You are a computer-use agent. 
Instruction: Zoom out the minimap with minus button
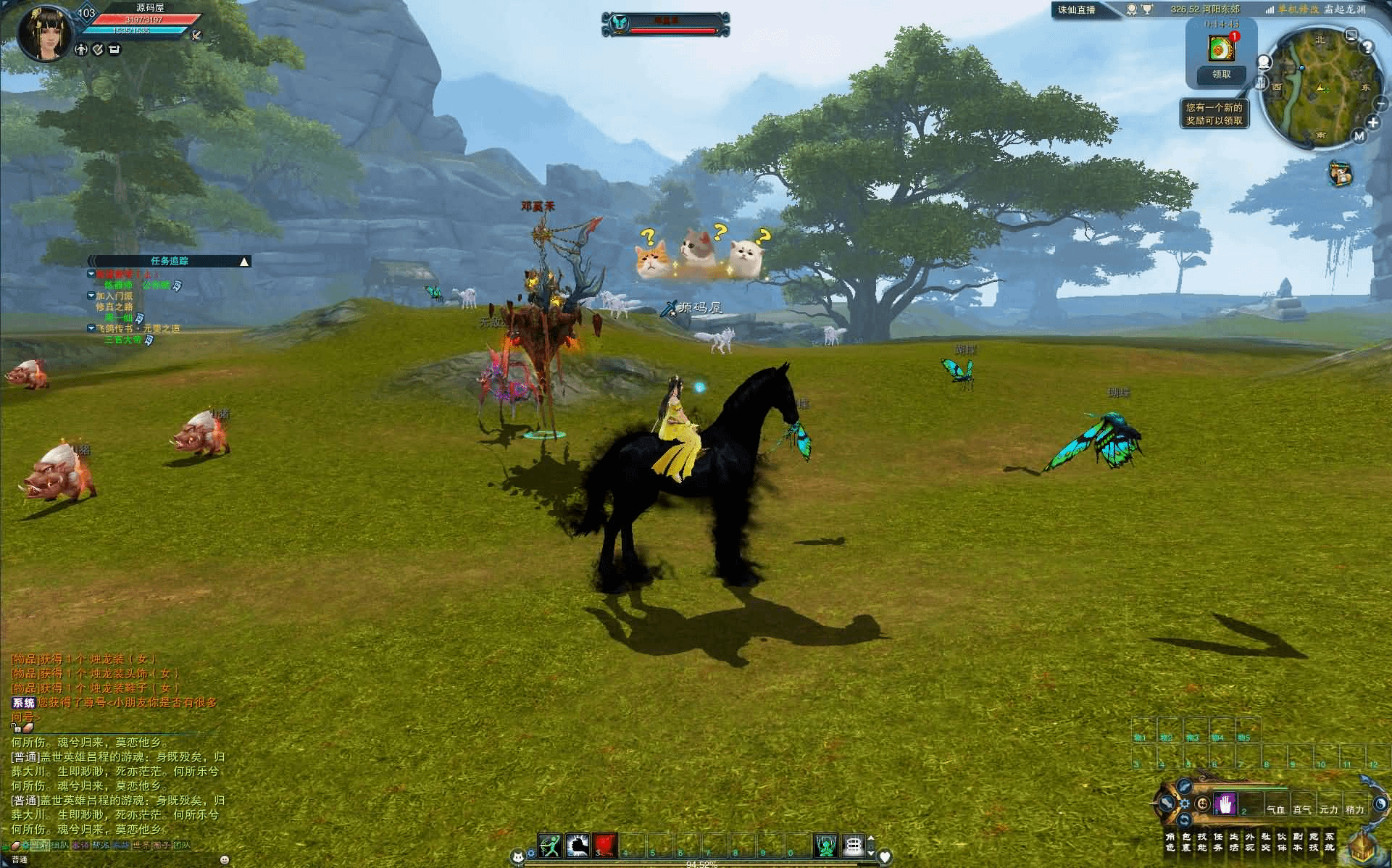pyautogui.click(x=1380, y=104)
